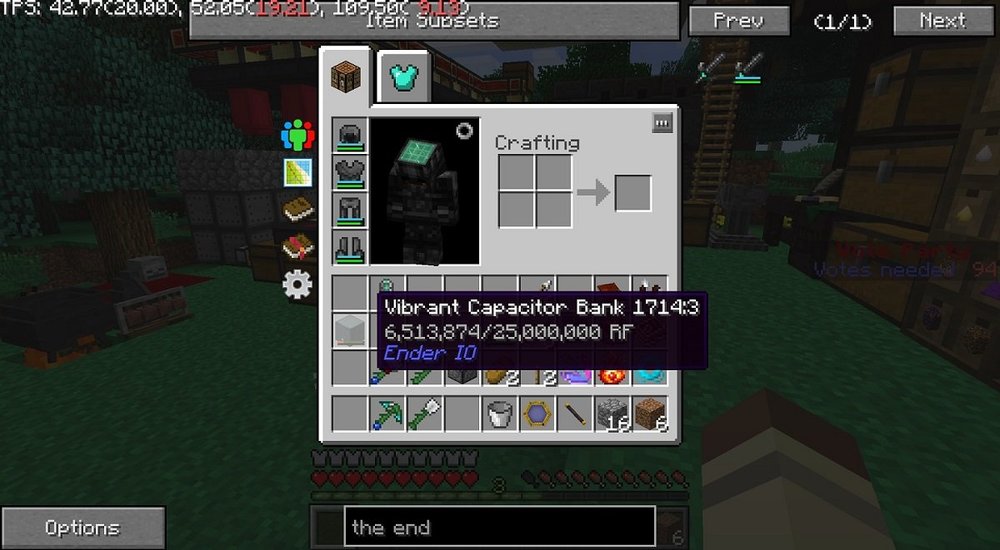1000x550 pixels.
Task: Select the equipped boots slot
Action: tap(351, 247)
